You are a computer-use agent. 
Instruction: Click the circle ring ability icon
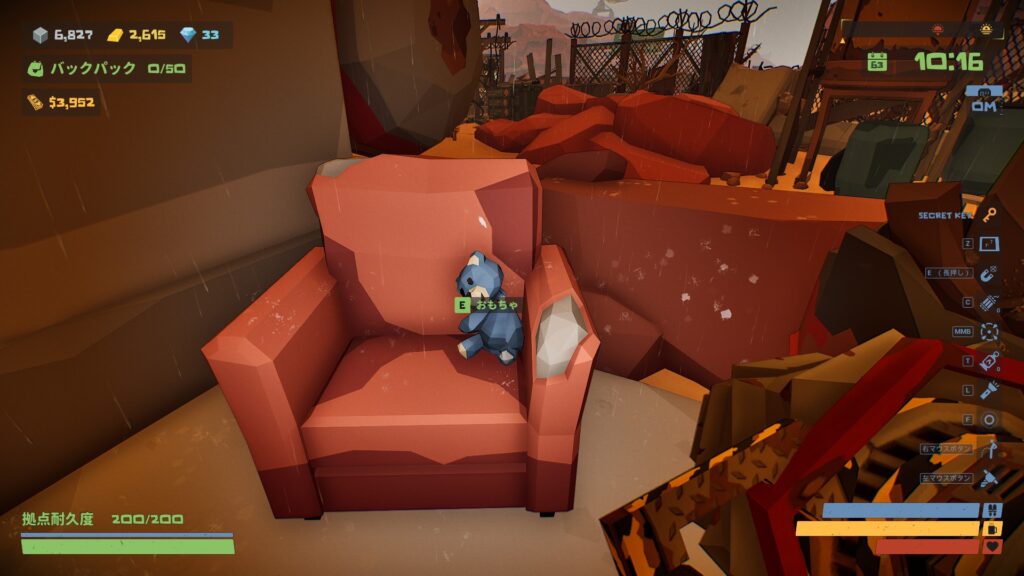tap(989, 419)
